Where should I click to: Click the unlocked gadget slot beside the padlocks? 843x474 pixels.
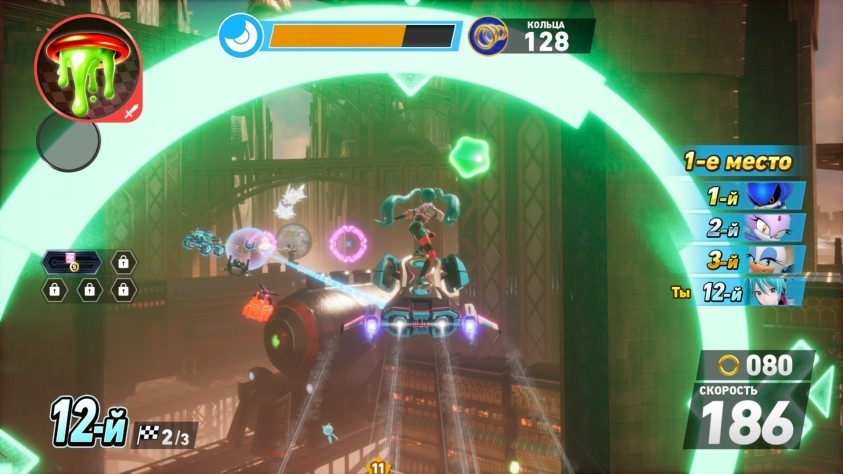point(72,263)
